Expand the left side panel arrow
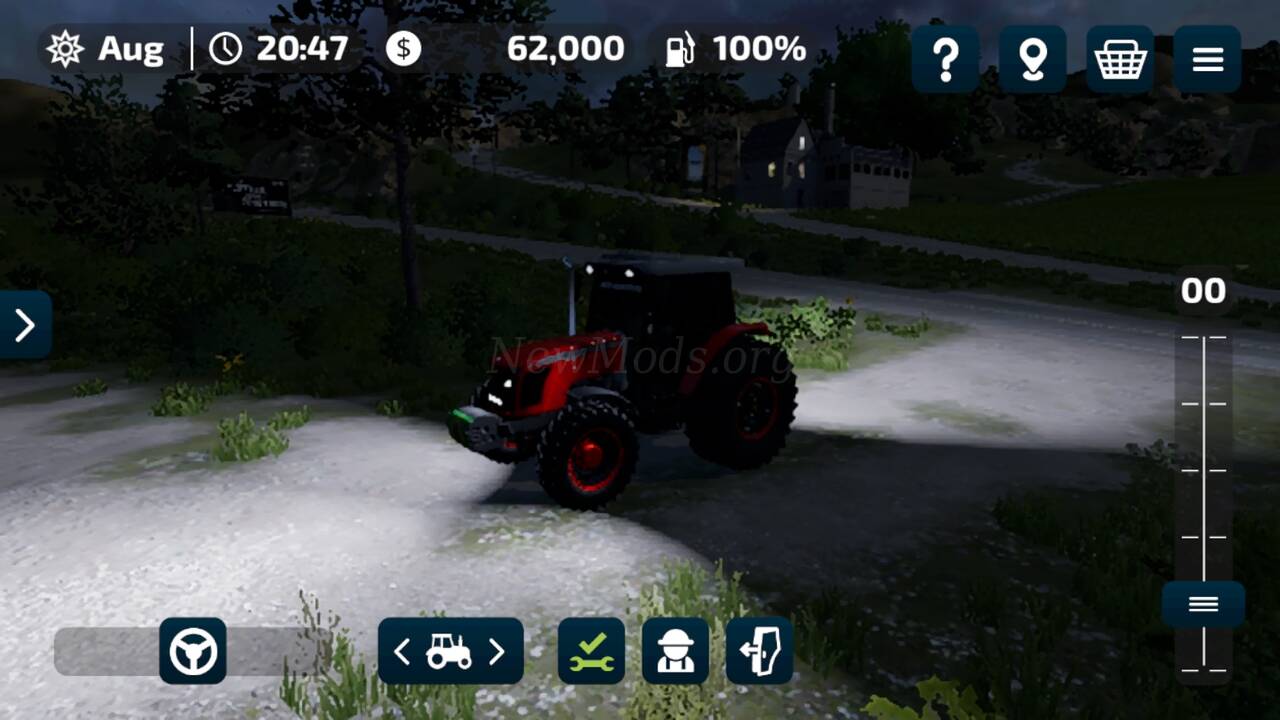1280x720 pixels. [25, 325]
